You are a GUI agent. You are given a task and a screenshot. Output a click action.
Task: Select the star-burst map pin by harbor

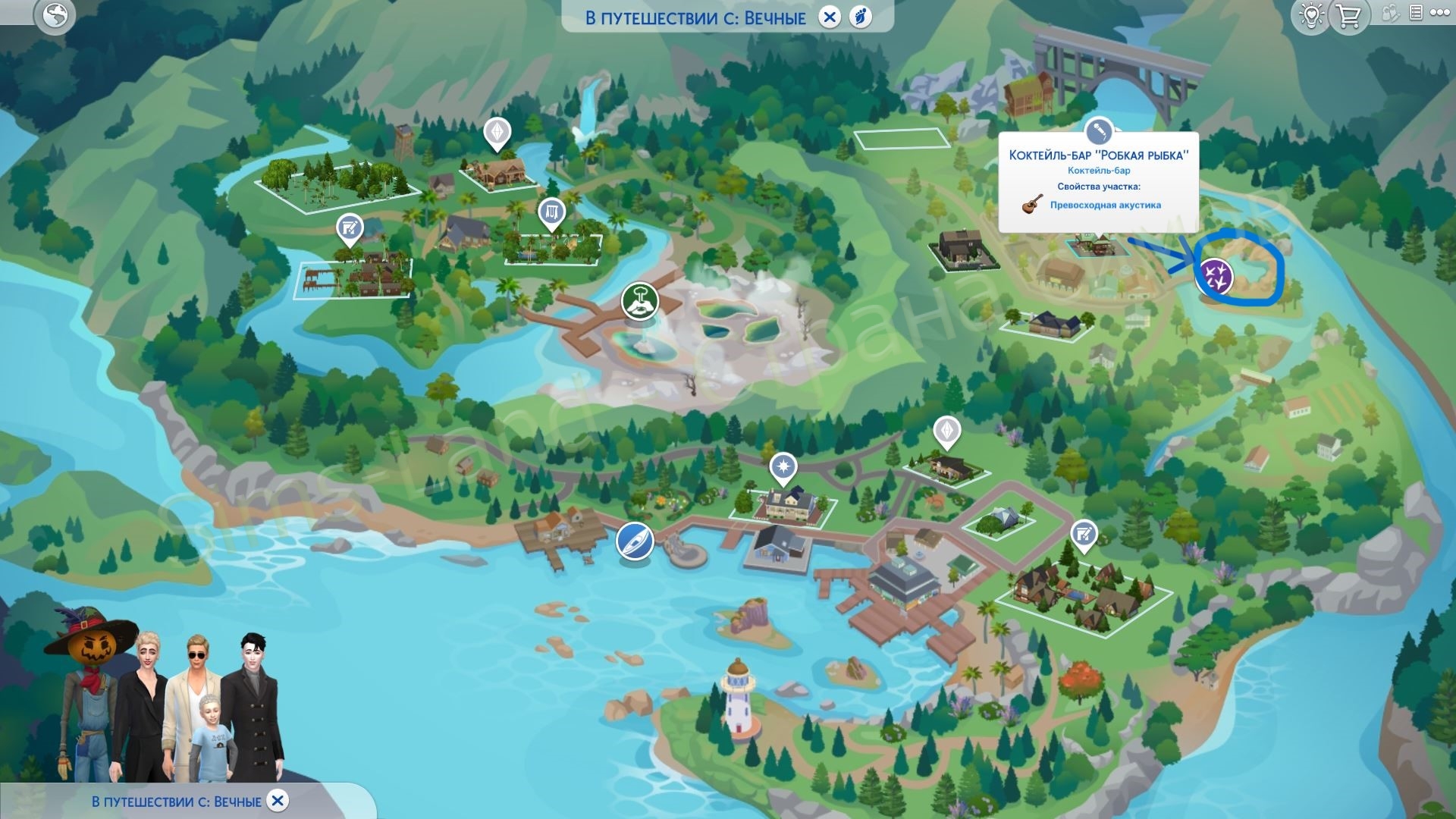pyautogui.click(x=783, y=467)
